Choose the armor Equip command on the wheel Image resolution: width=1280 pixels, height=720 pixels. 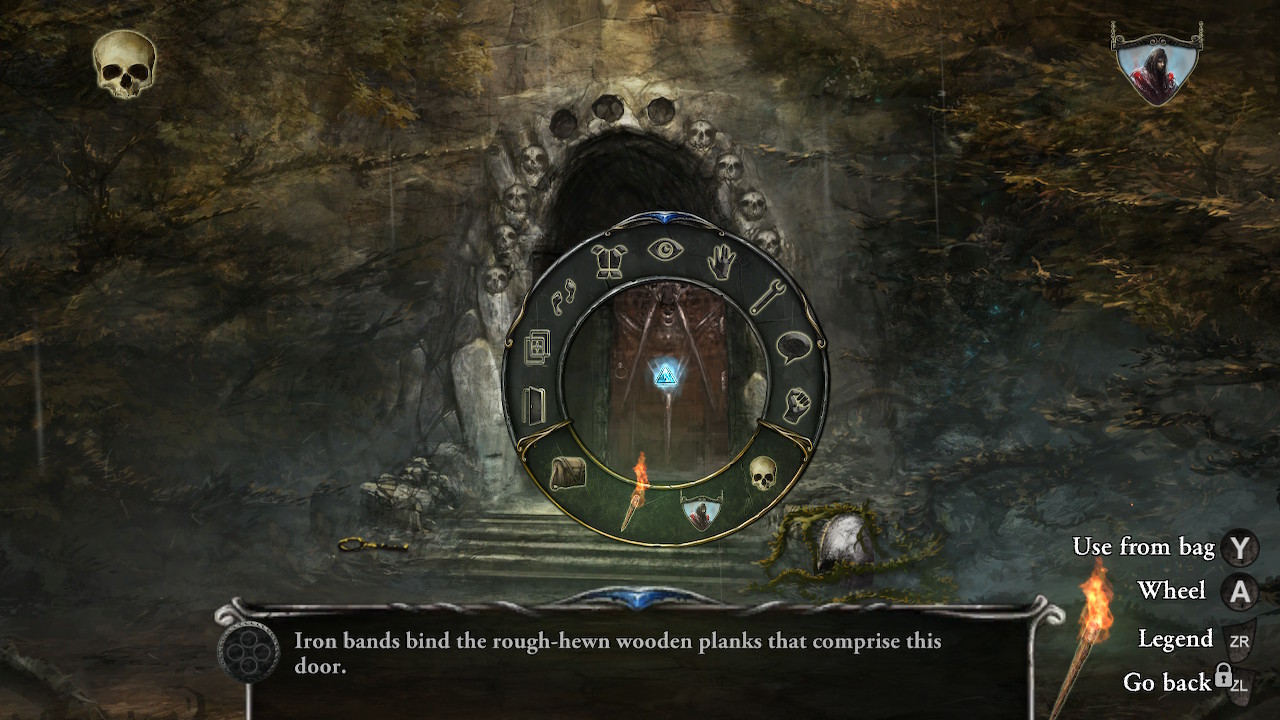(609, 262)
